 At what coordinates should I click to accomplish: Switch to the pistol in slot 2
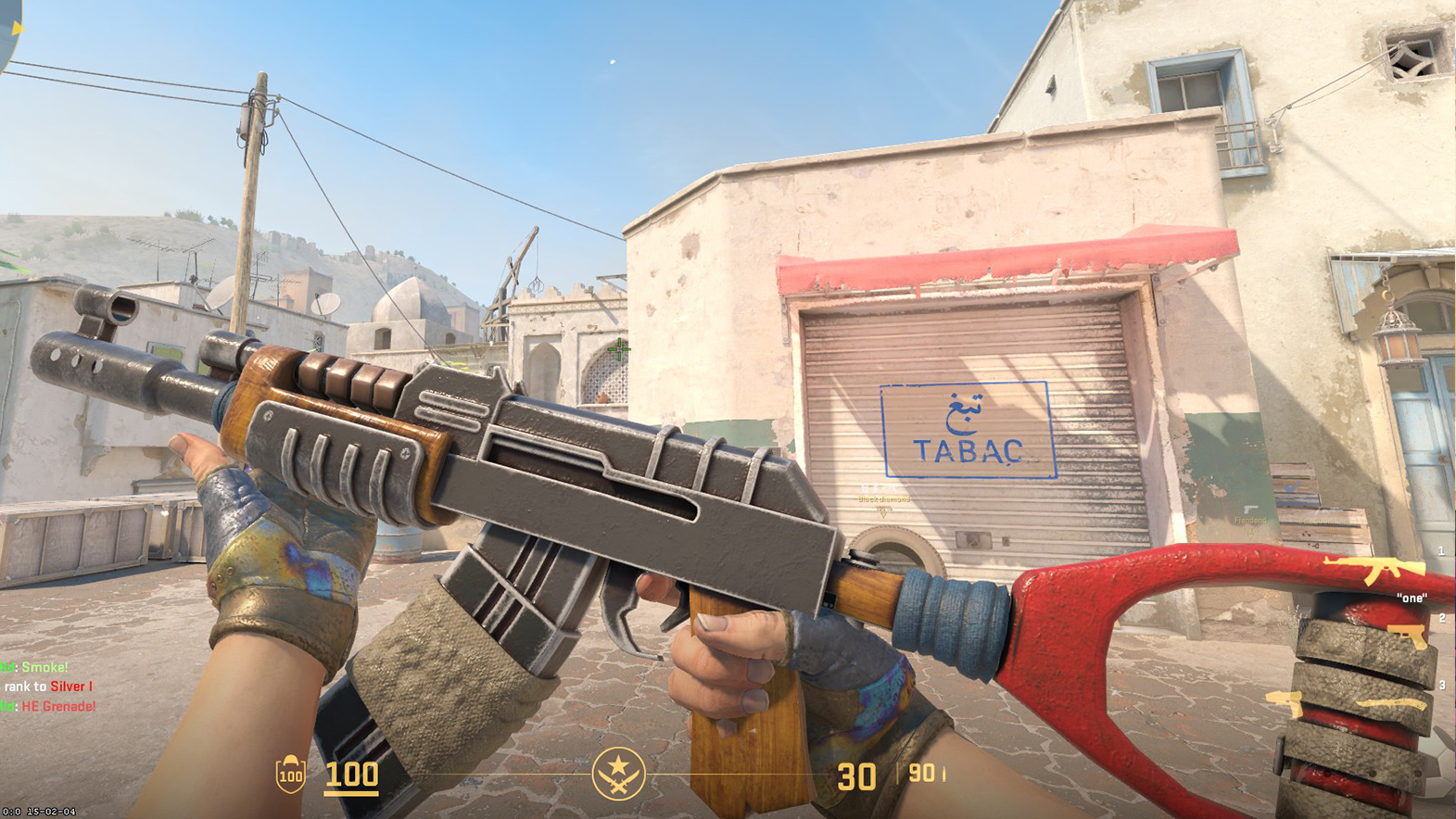[1407, 636]
